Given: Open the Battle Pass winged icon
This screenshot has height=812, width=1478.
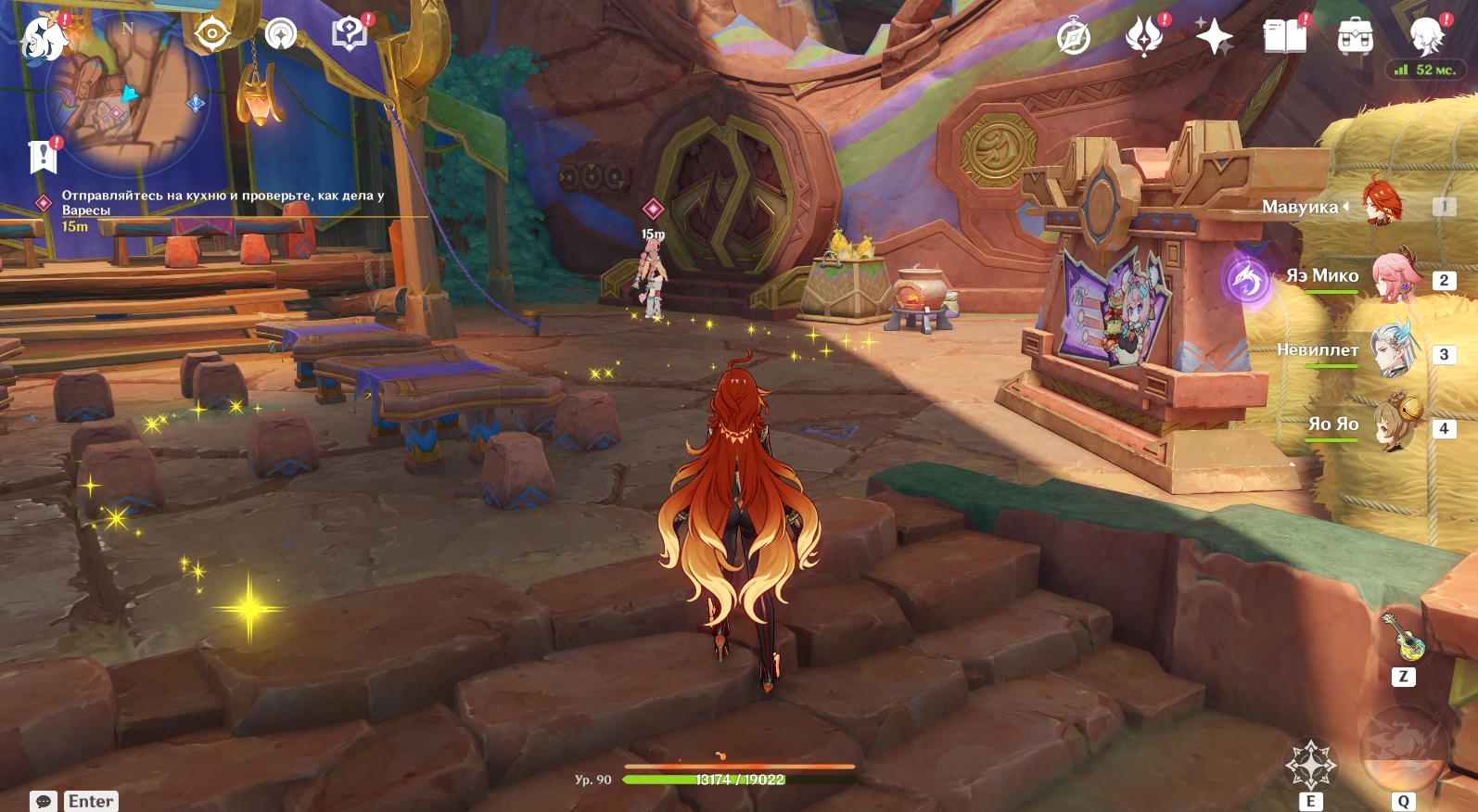Looking at the screenshot, I should (1143, 37).
